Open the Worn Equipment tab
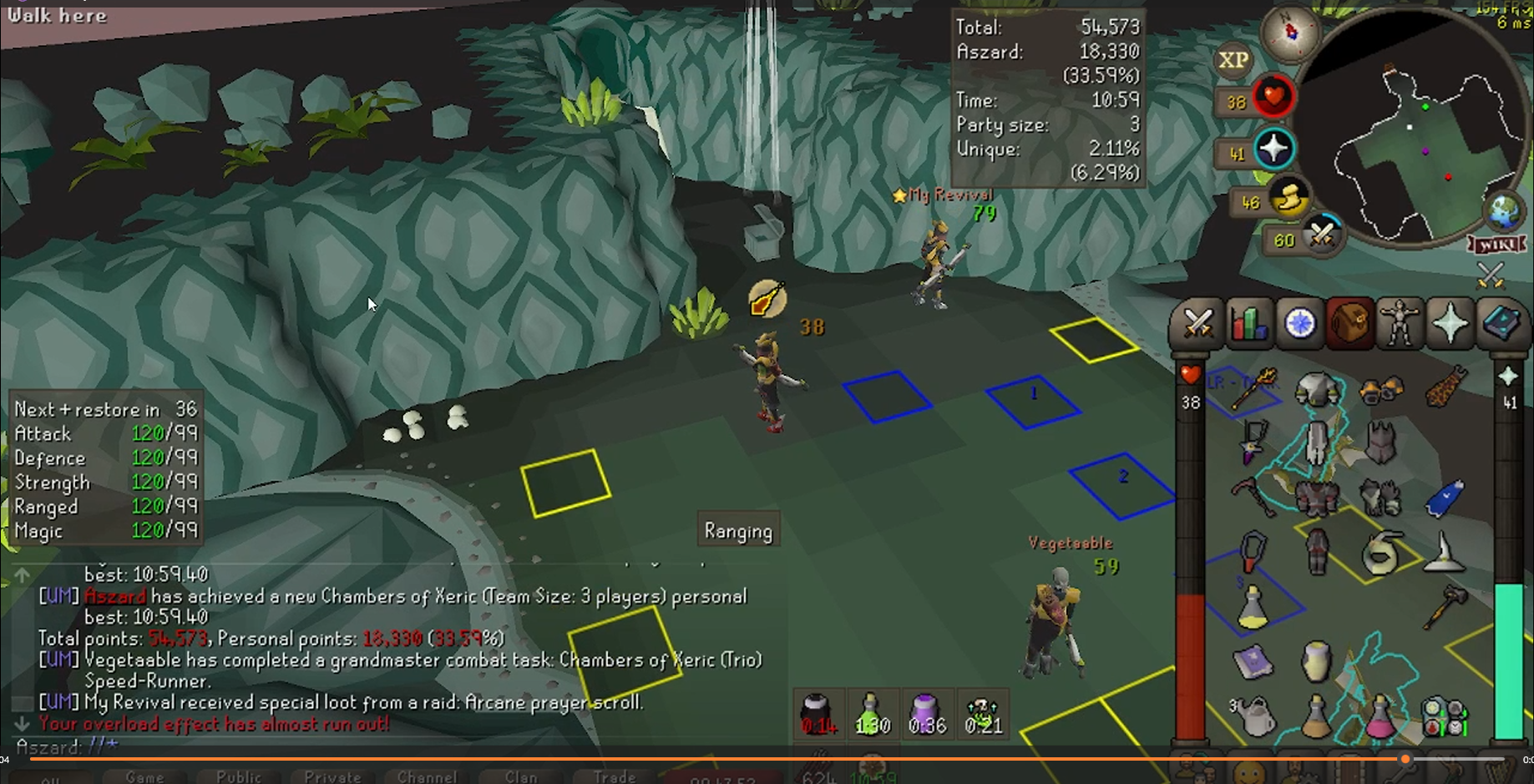Viewport: 1534px width, 784px height. [1400, 323]
